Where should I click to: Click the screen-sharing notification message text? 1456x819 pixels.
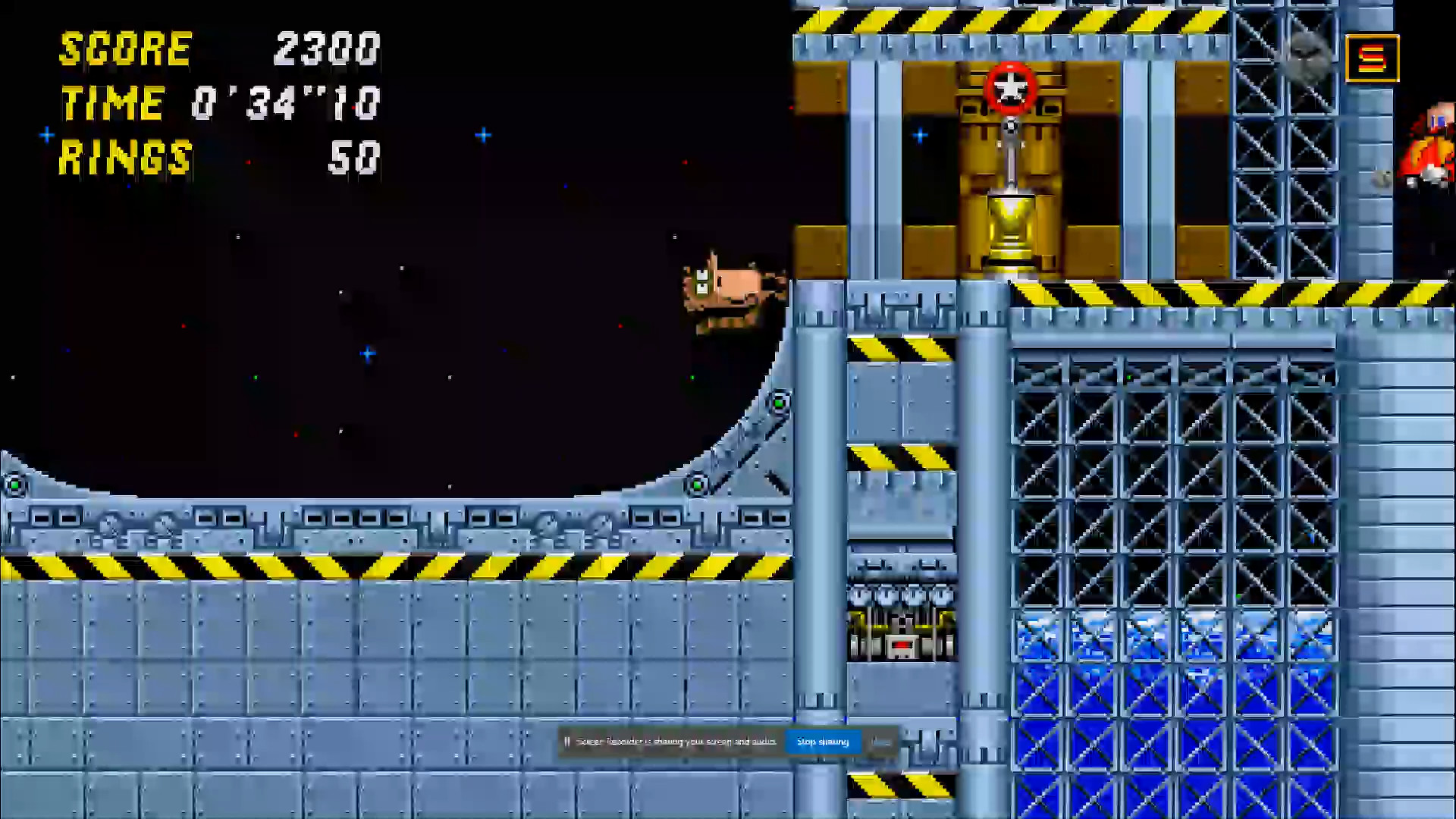pos(675,742)
